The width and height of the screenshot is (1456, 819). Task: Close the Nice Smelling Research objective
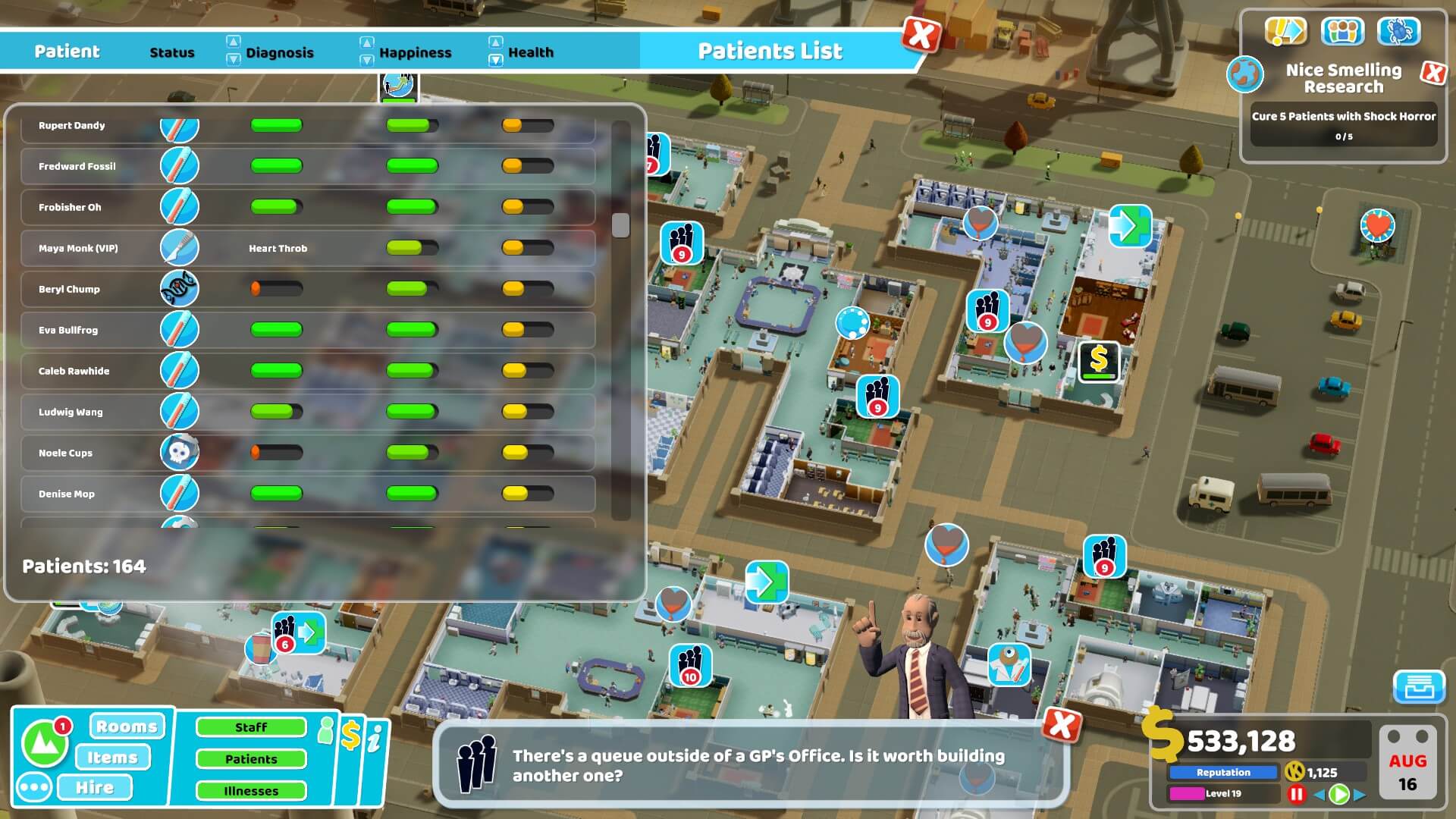[1432, 73]
